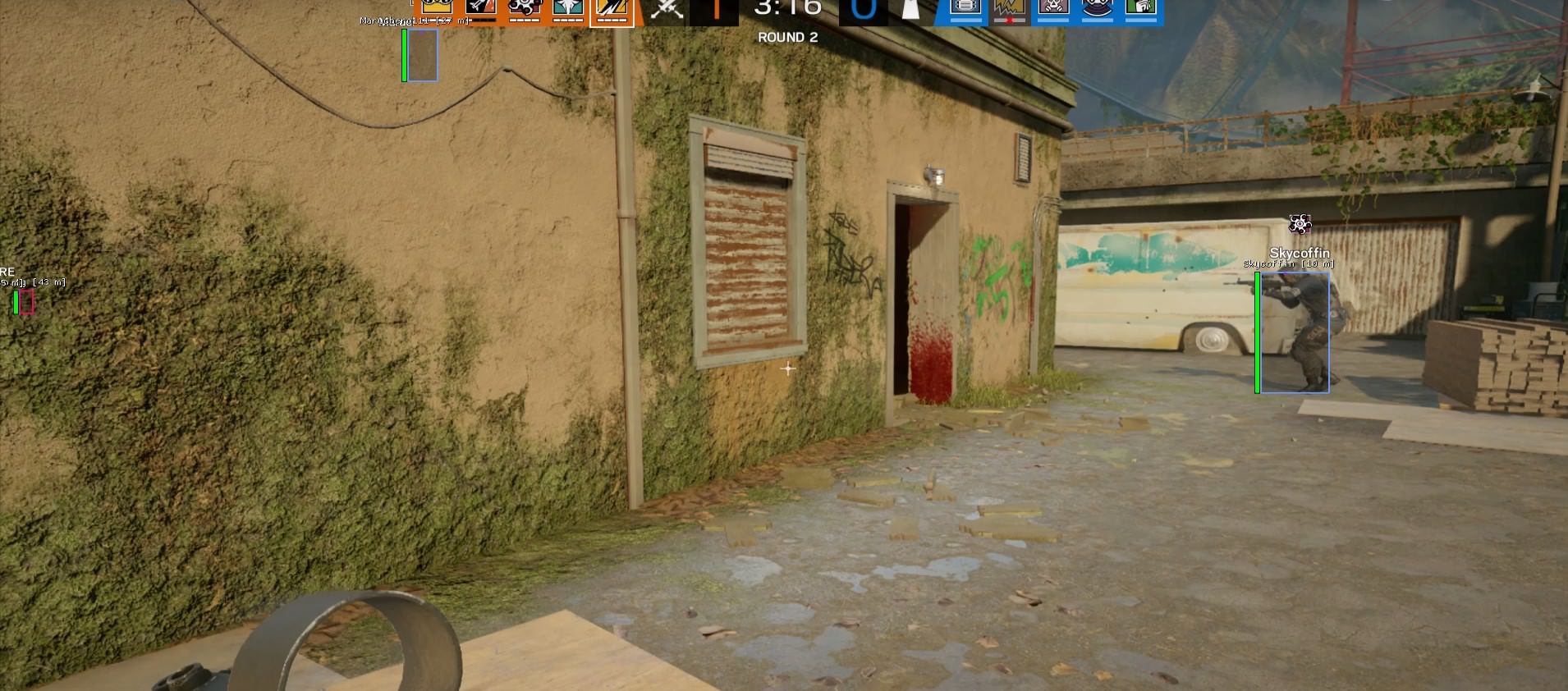Viewport: 1568px width, 691px height.
Task: Click Marucheng114's green health bar
Action: 405,57
